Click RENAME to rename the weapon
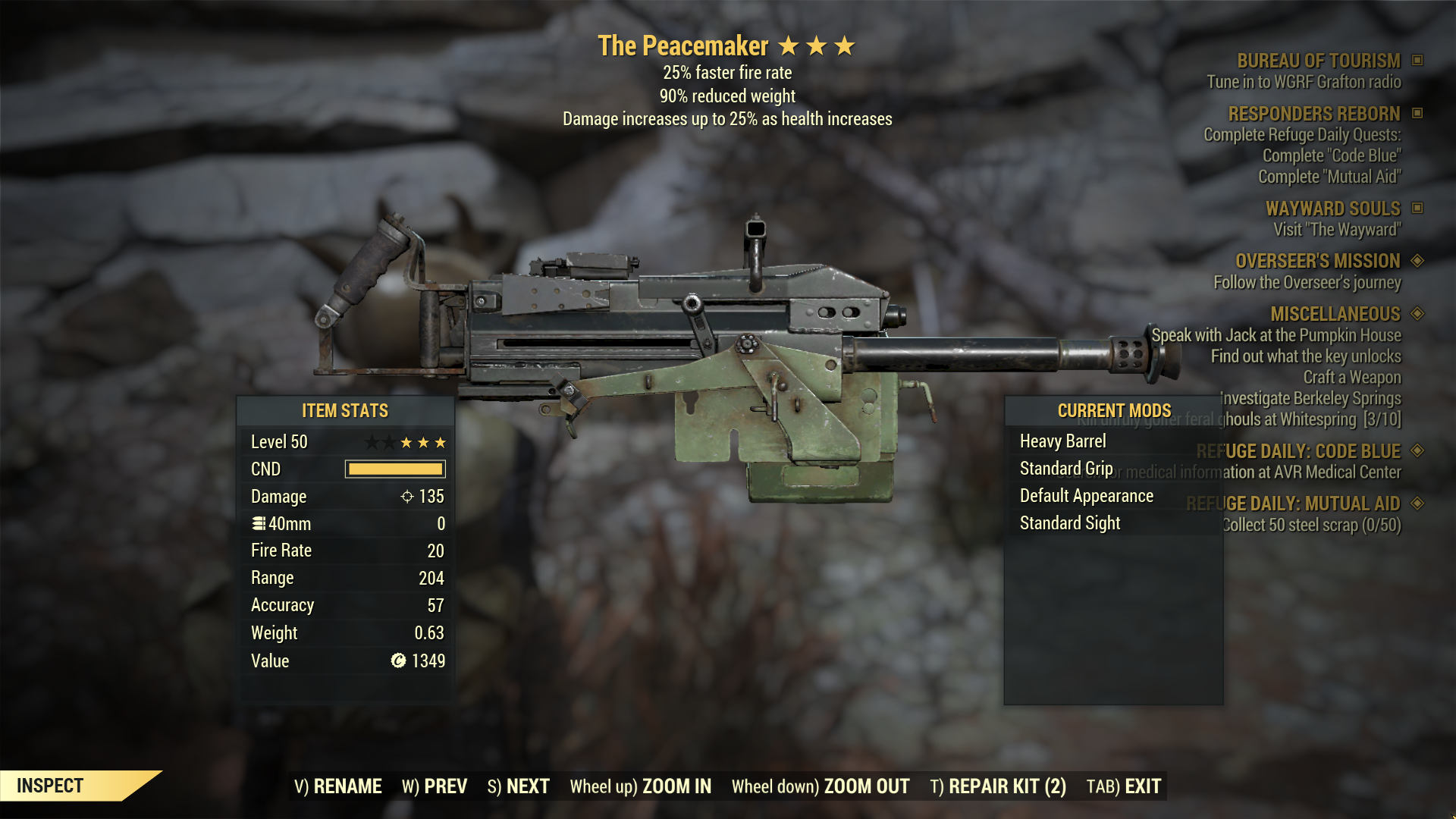 (348, 786)
